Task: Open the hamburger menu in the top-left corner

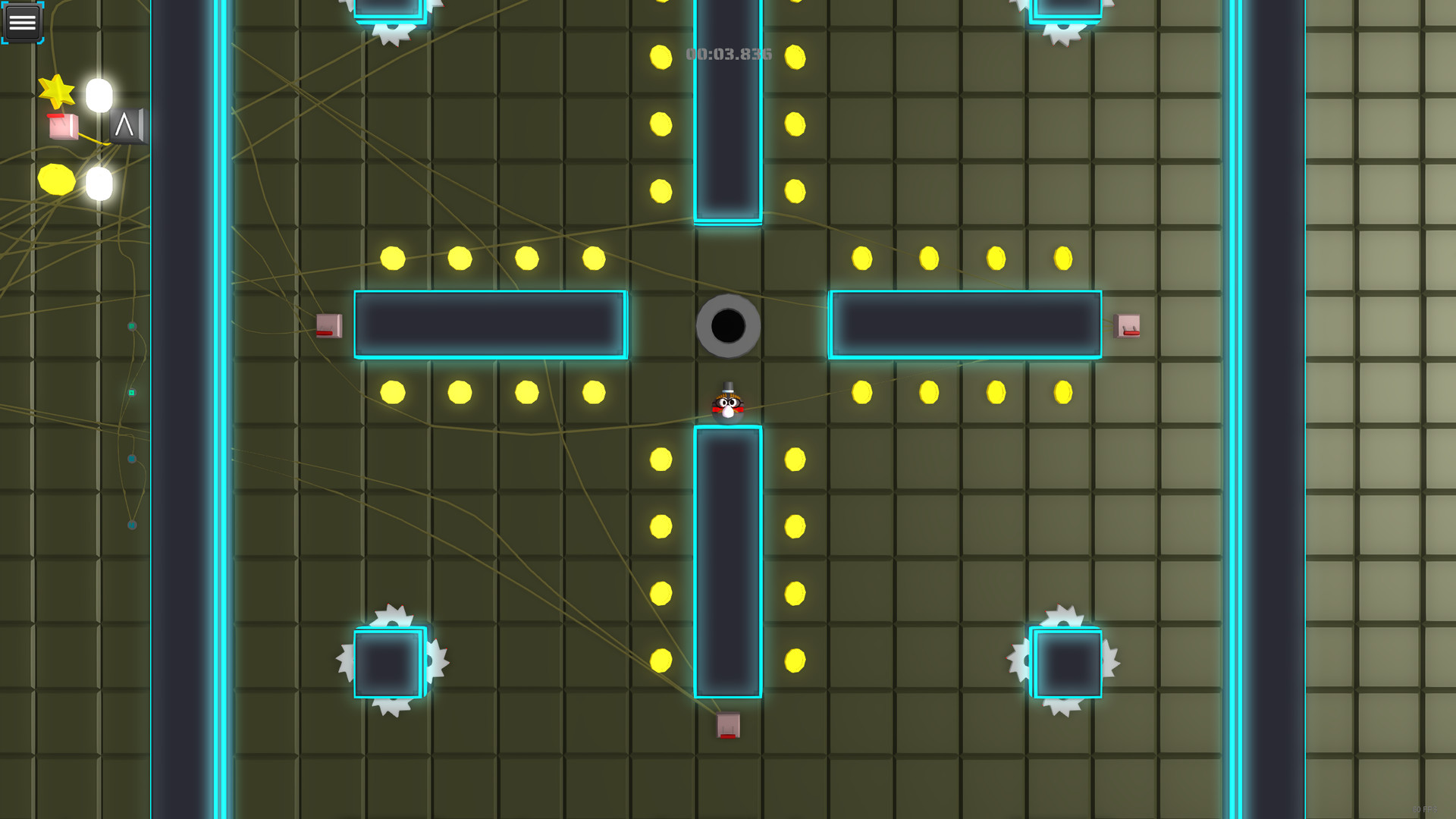Action: (x=23, y=22)
